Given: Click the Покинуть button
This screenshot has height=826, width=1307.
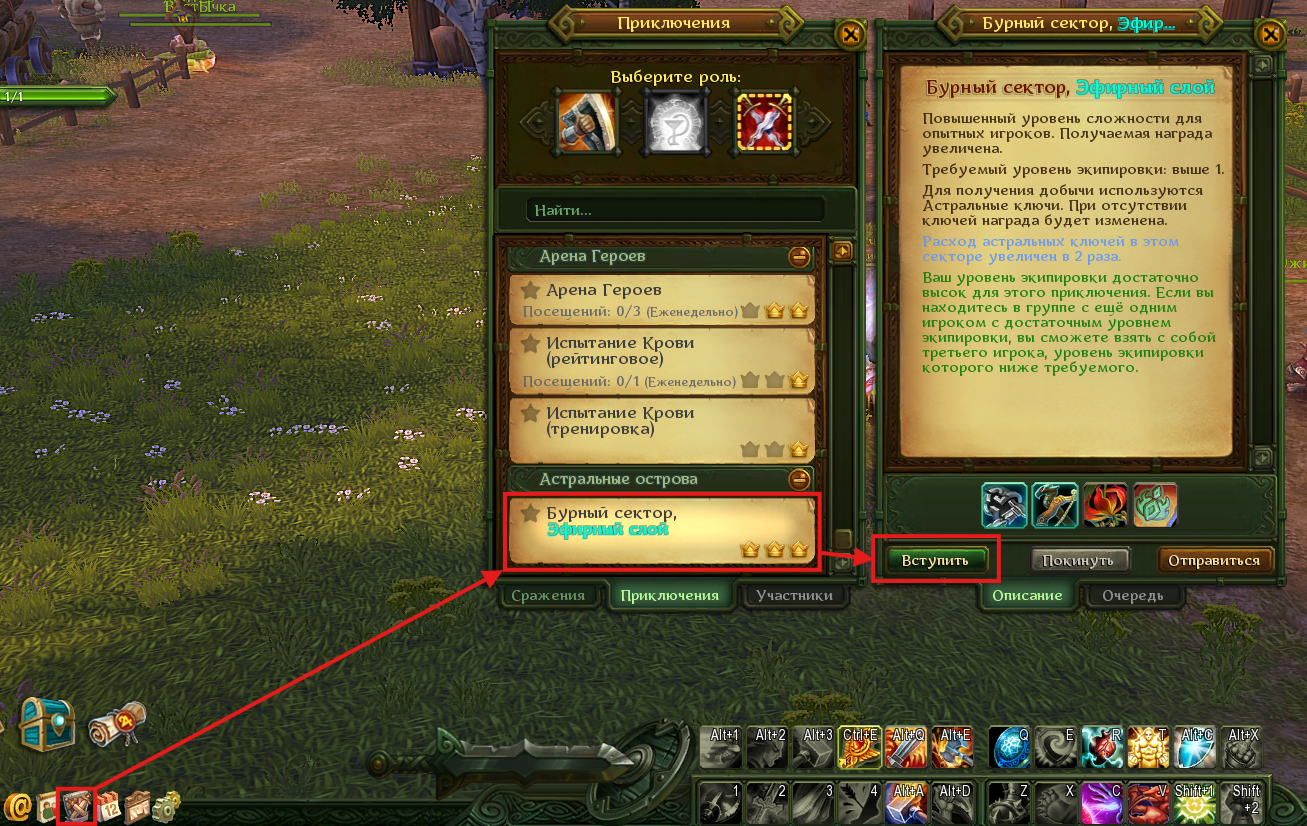Looking at the screenshot, I should tap(1078, 560).
